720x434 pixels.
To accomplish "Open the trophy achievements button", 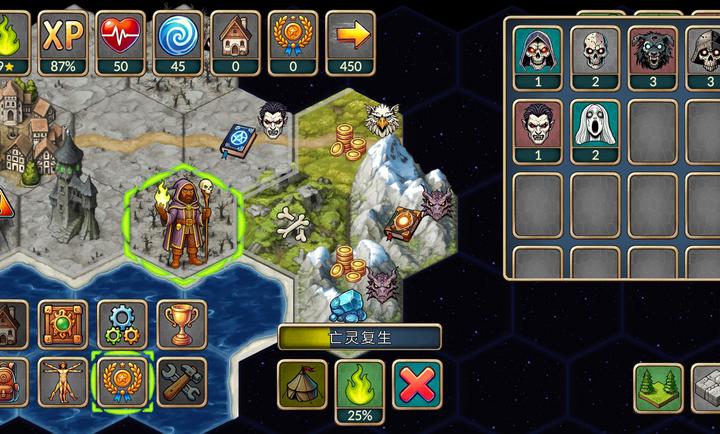I will point(181,324).
